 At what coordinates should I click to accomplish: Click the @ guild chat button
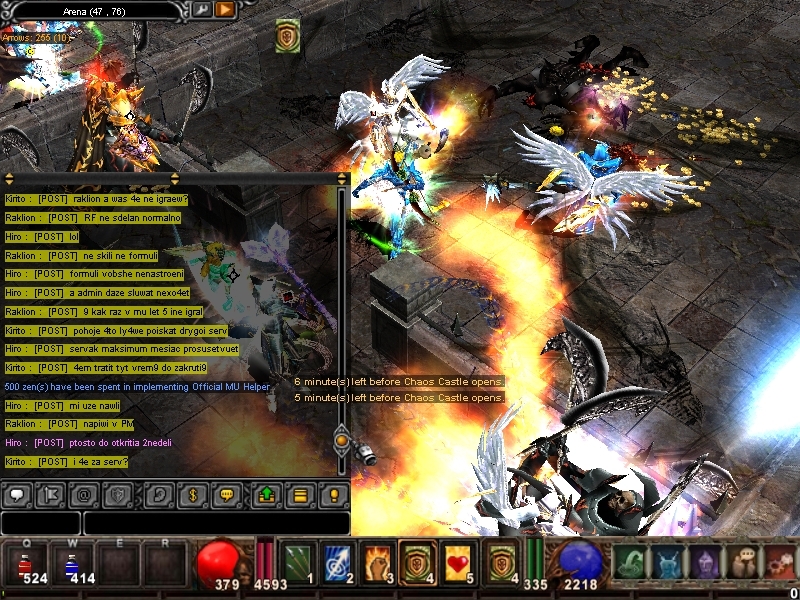(x=86, y=495)
